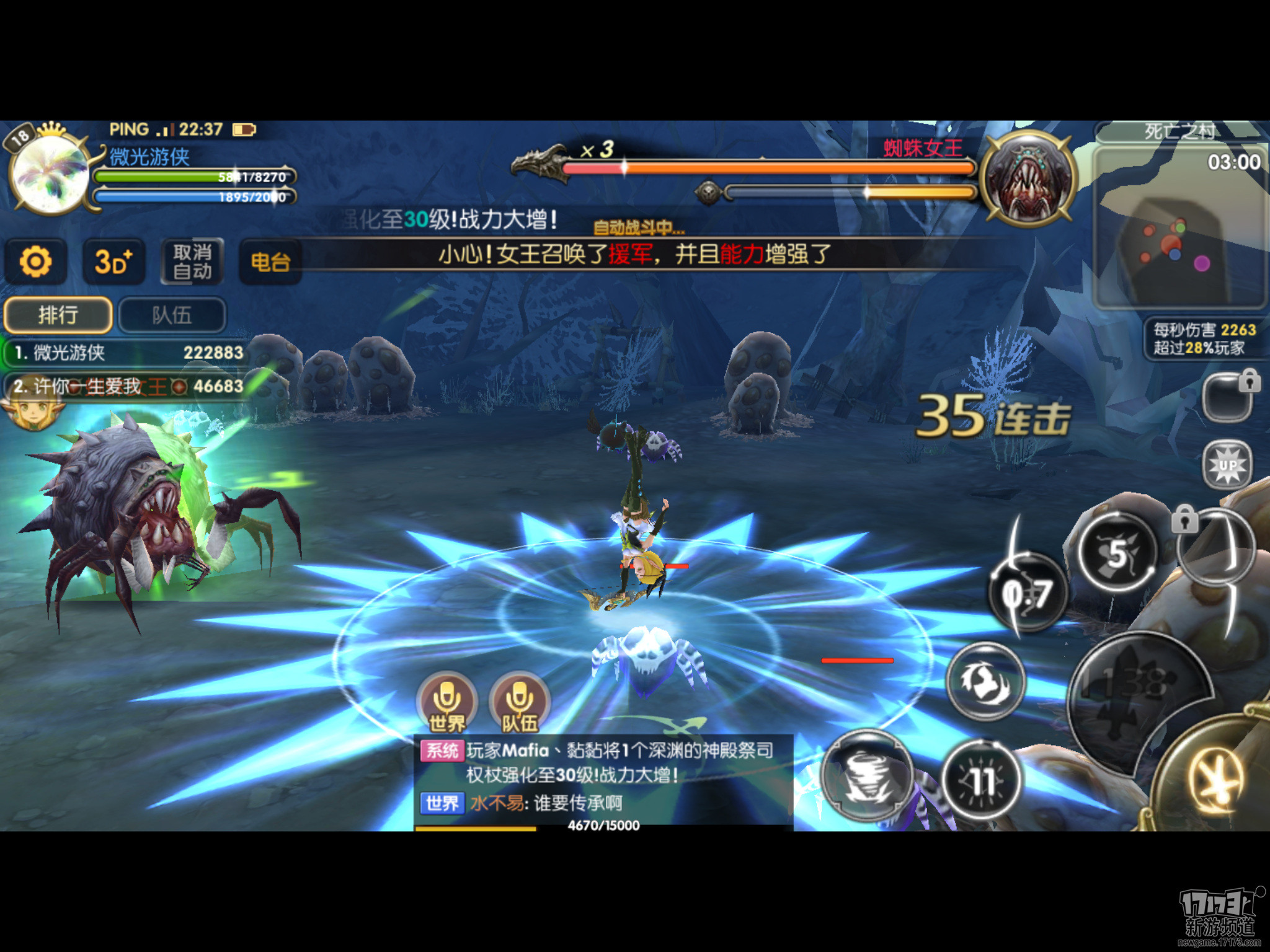This screenshot has height=952, width=1270.
Task: Switch to the 队伍 team tab
Action: click(172, 315)
